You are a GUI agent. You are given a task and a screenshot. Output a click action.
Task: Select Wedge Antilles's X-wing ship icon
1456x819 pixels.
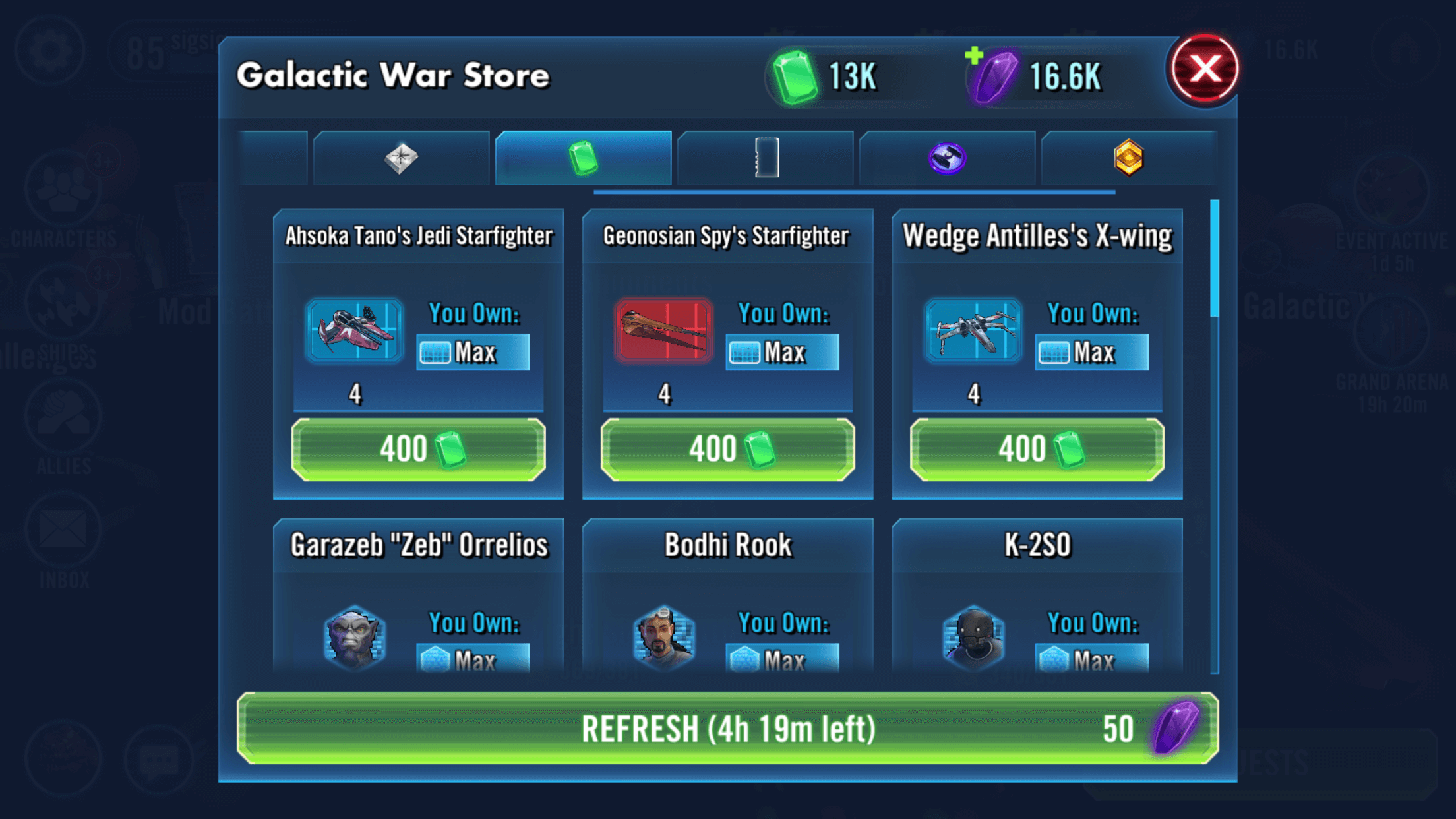[x=973, y=331]
